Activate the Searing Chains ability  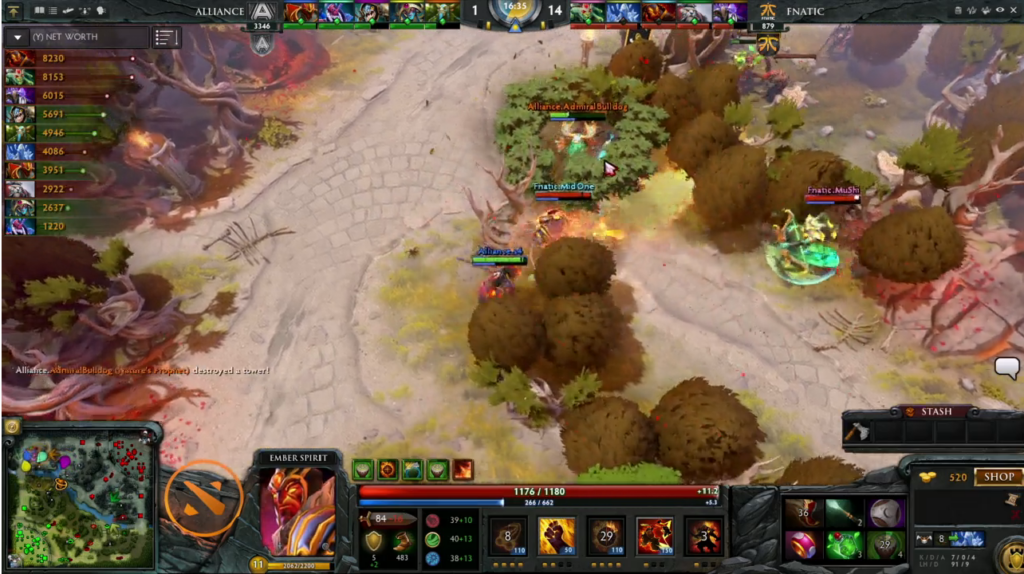pyautogui.click(x=507, y=536)
